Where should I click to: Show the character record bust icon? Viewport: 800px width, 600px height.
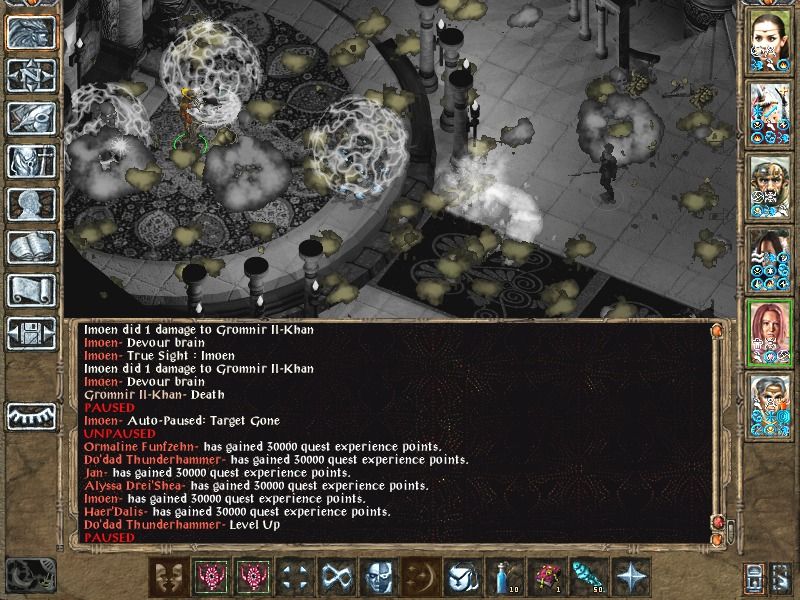pos(31,204)
